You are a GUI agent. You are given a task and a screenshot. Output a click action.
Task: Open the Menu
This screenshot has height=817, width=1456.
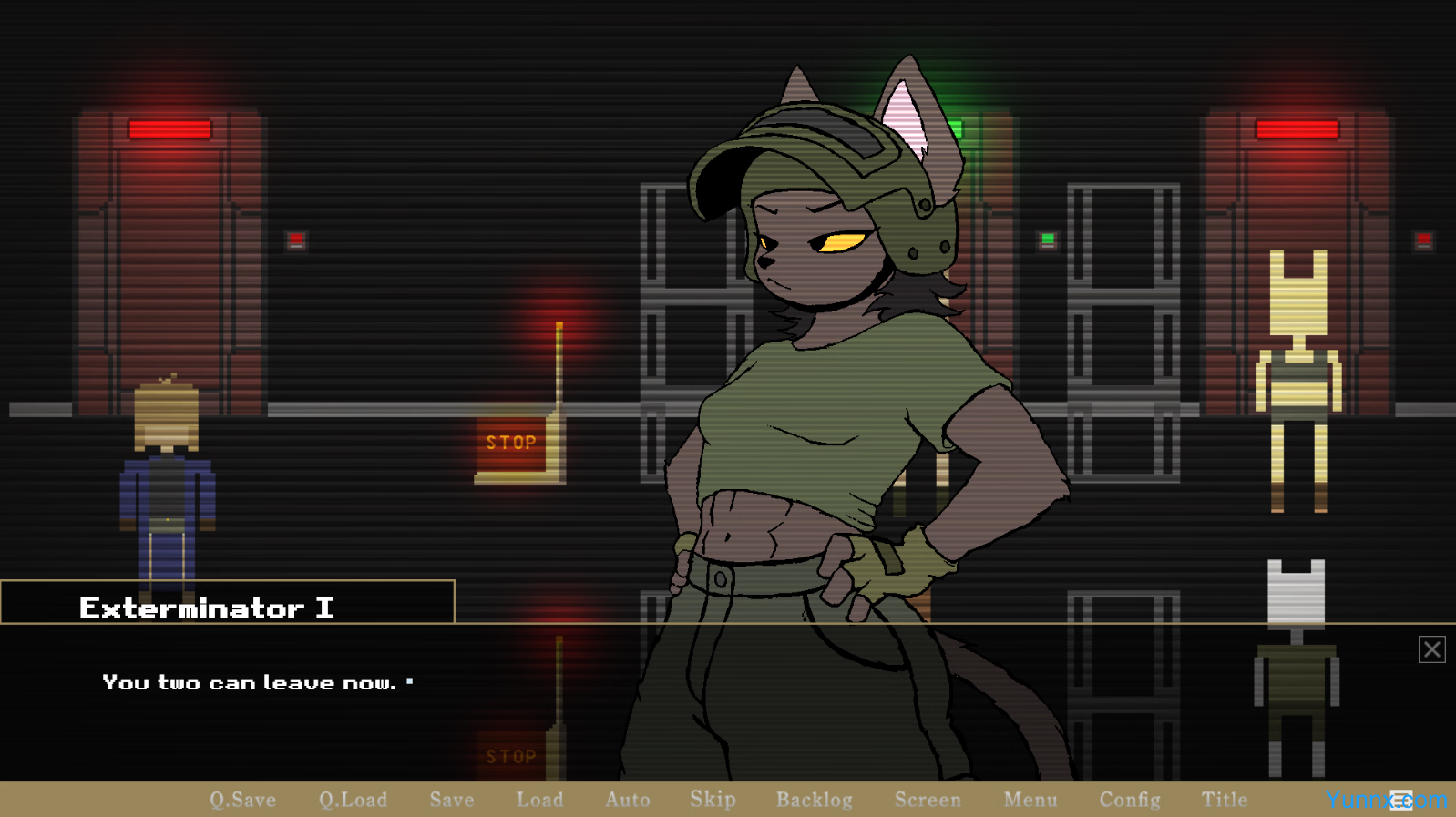(x=1030, y=800)
